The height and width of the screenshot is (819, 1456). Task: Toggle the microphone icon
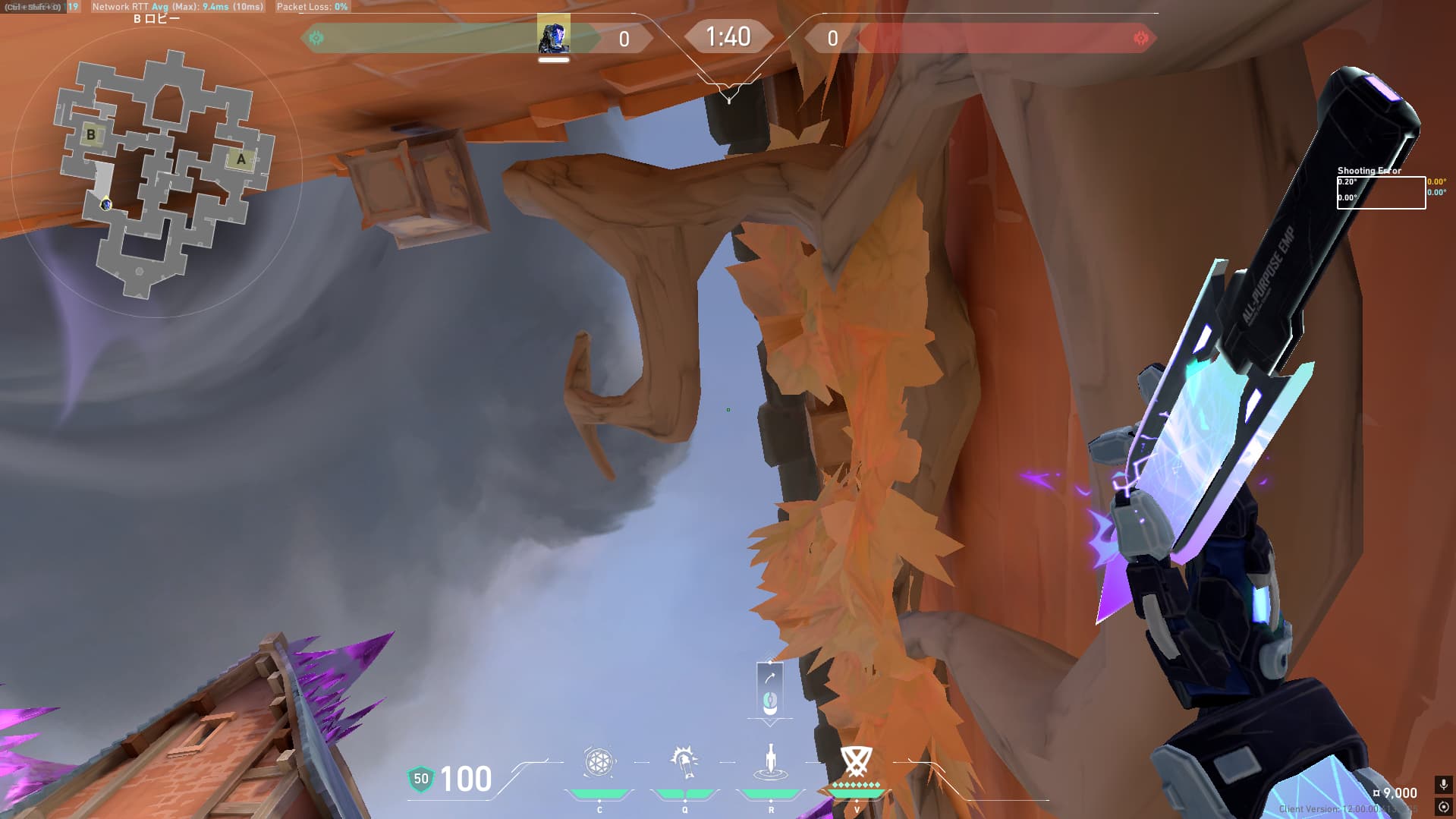coord(1443,784)
